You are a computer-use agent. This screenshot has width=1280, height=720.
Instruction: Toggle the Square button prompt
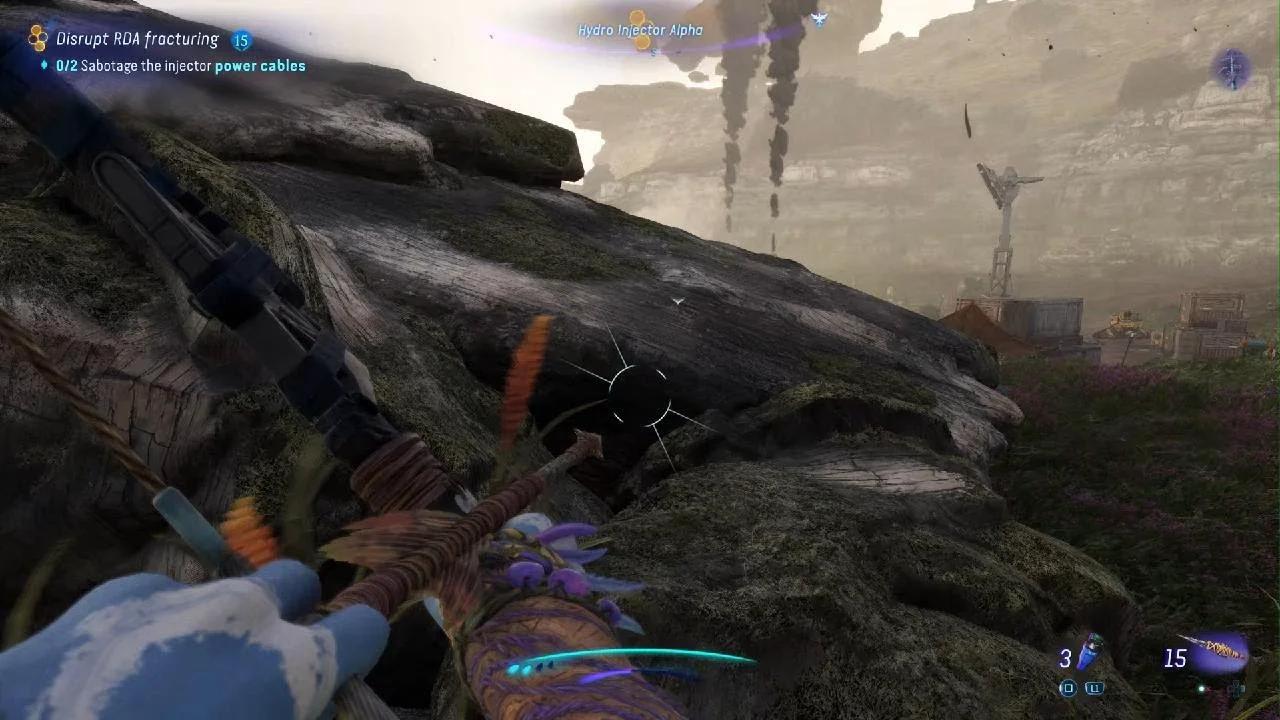click(1068, 687)
